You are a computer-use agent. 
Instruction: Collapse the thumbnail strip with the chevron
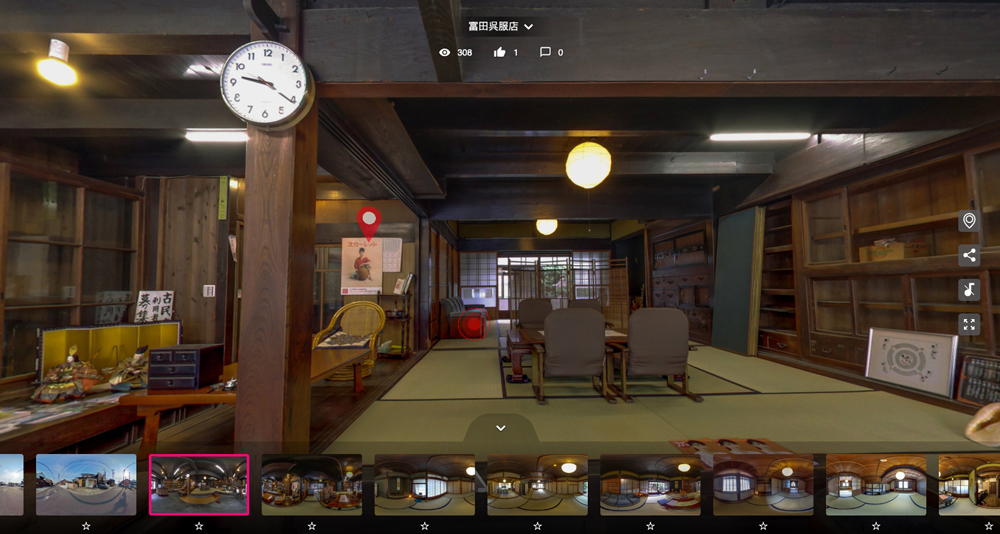point(501,428)
